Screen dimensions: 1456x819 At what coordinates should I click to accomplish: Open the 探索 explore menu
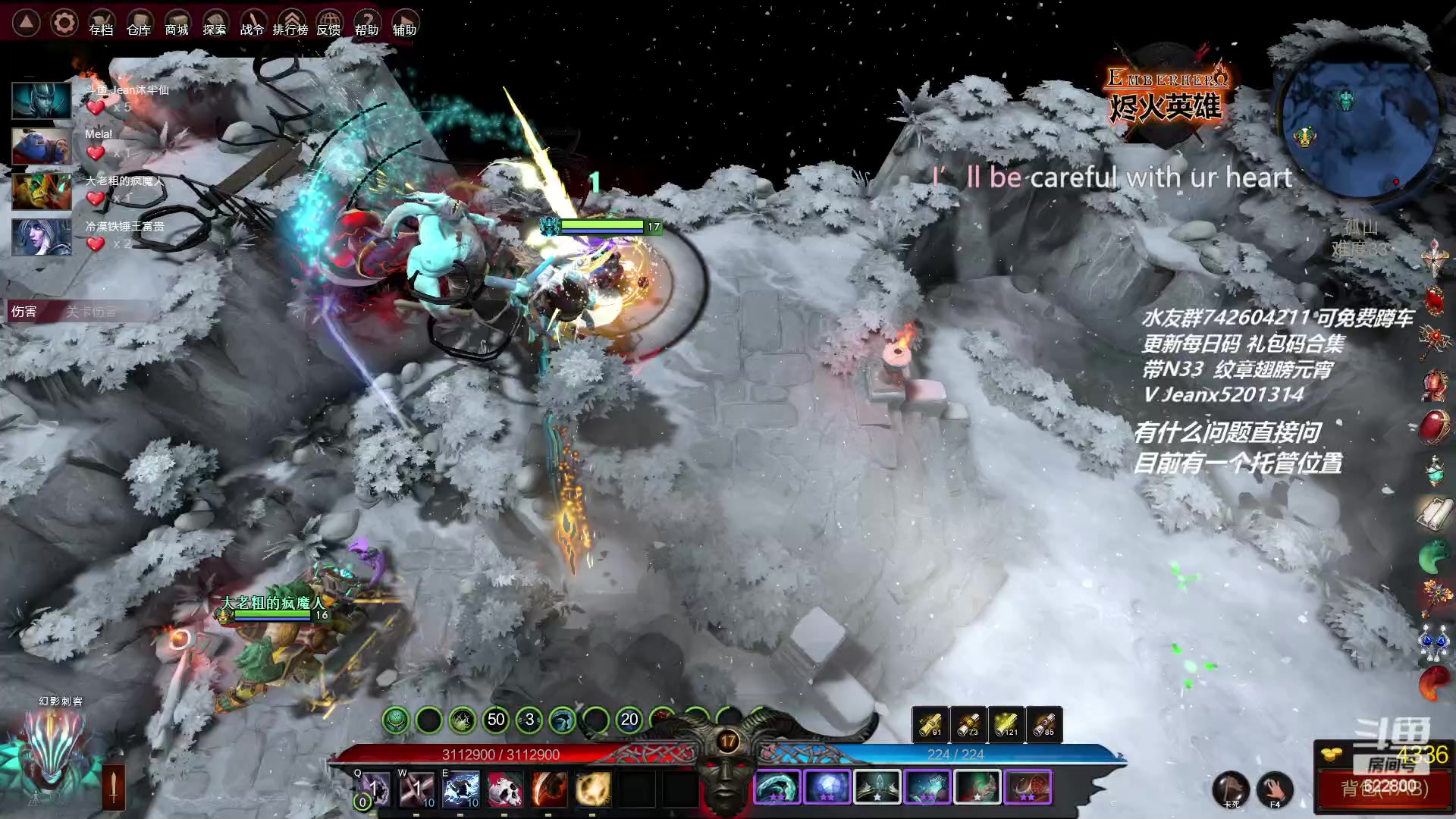click(215, 24)
